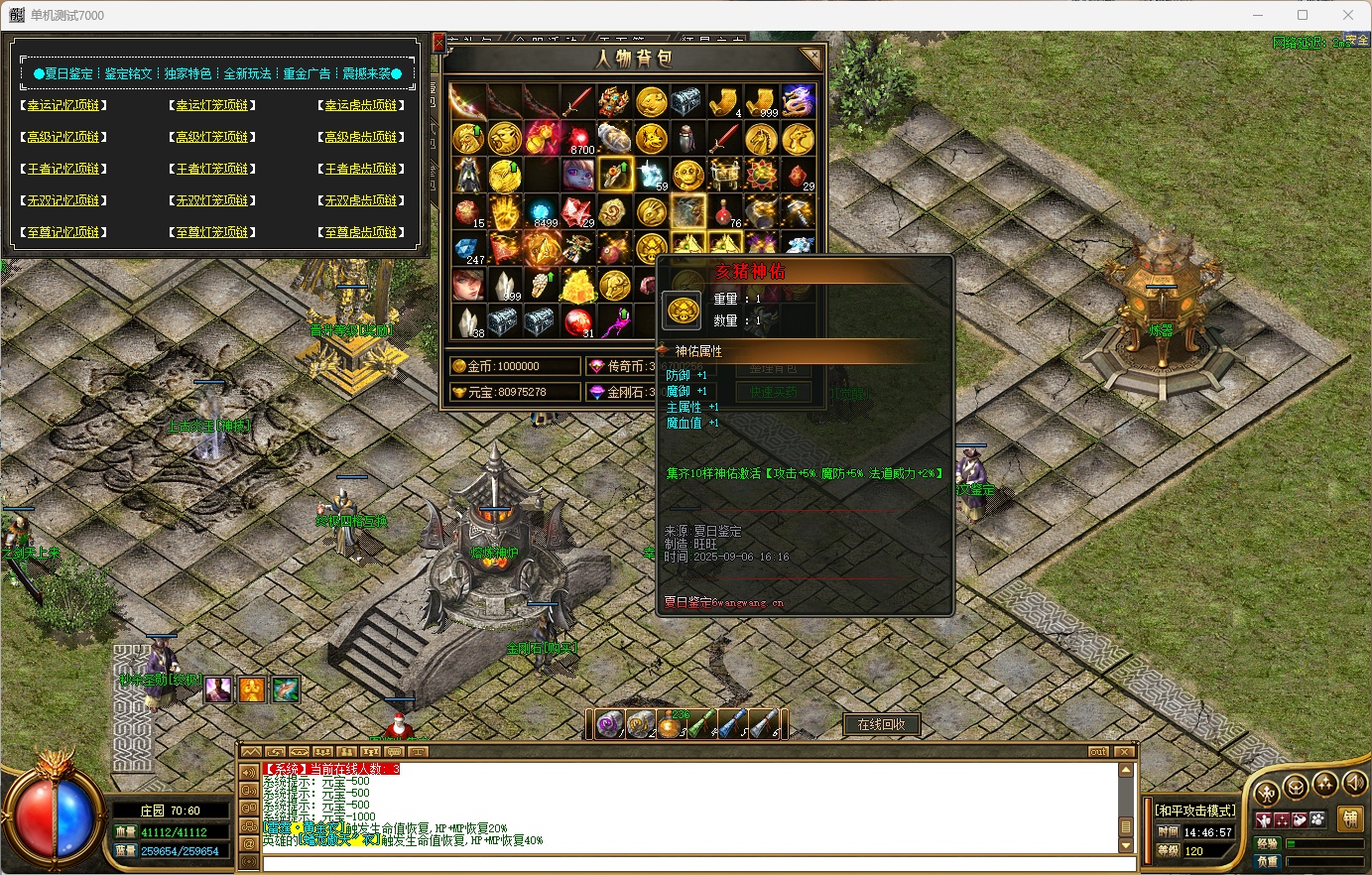Viewport: 1372px width, 875px height.
Task: Open the 王者虎齿项链 entry
Action: point(361,169)
